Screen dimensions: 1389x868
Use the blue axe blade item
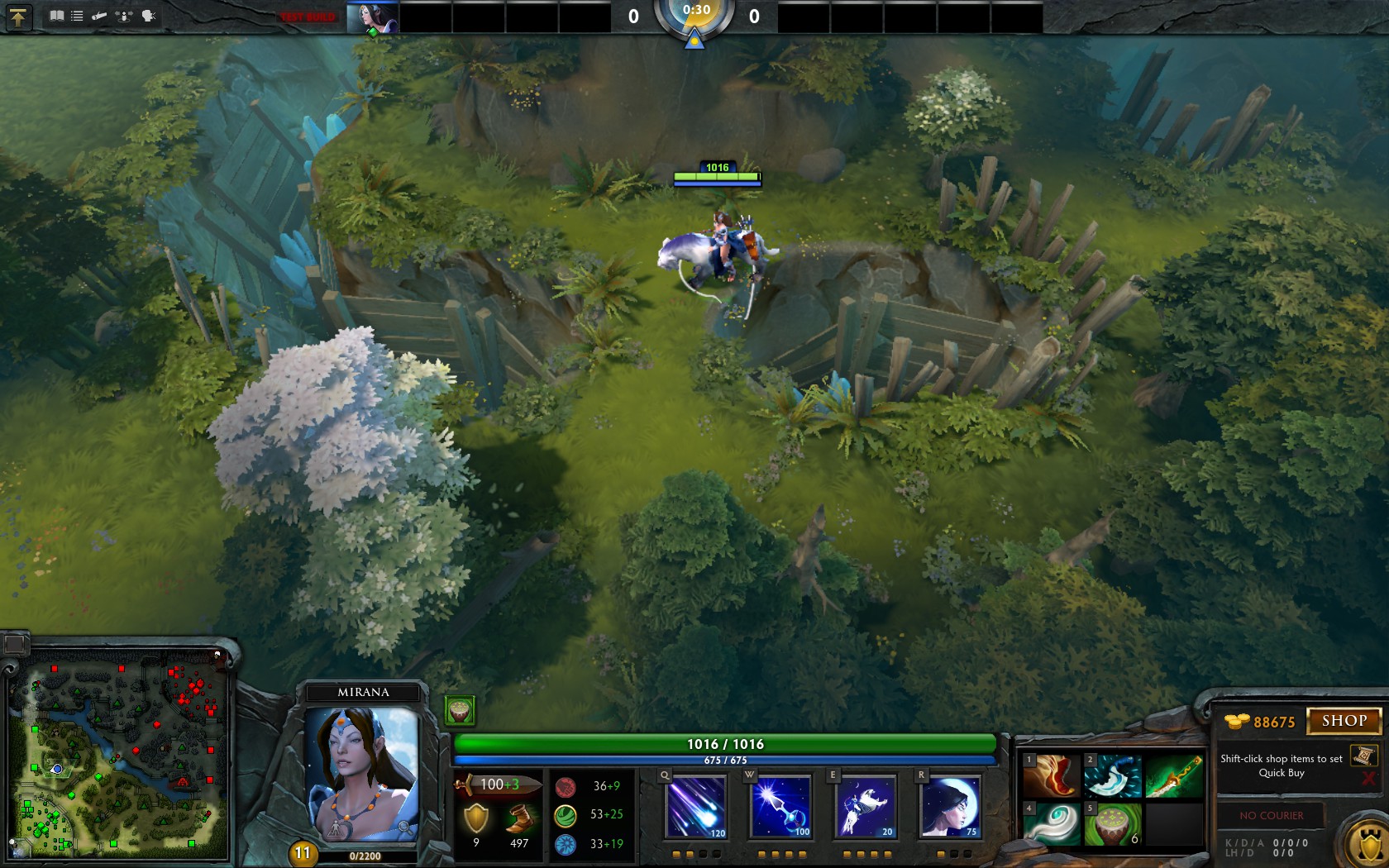coord(1113,775)
